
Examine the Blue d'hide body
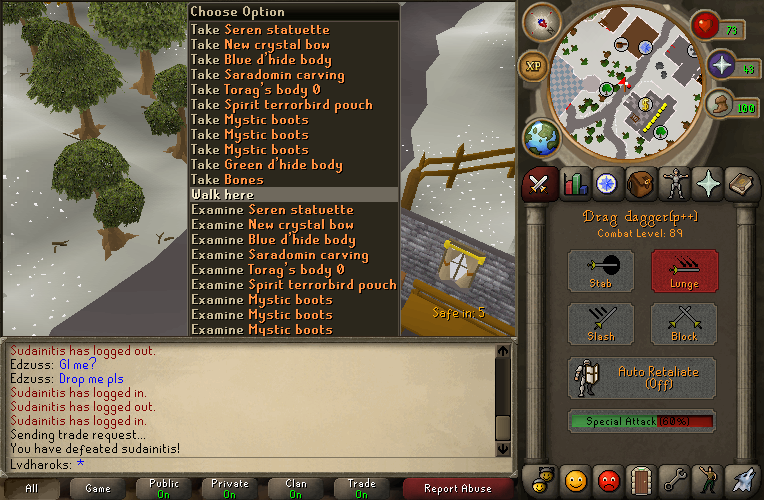pyautogui.click(x=273, y=240)
